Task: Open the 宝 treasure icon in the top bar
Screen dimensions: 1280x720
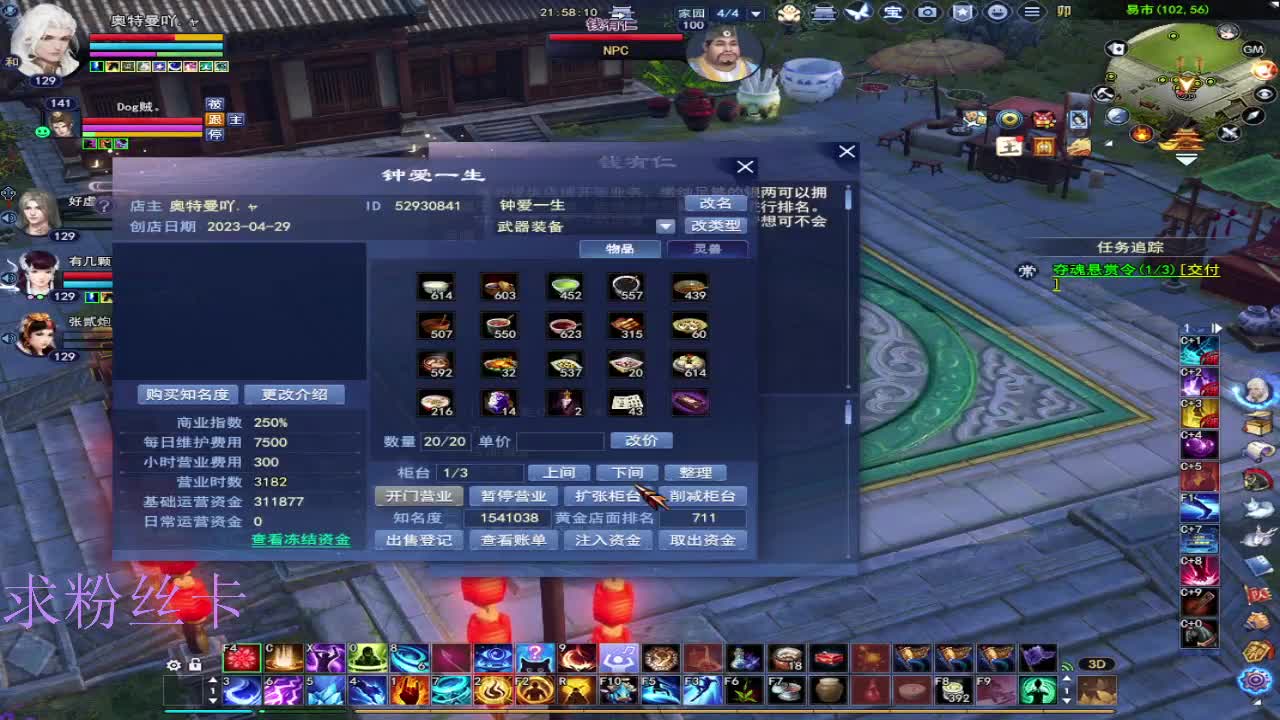Action: (893, 12)
